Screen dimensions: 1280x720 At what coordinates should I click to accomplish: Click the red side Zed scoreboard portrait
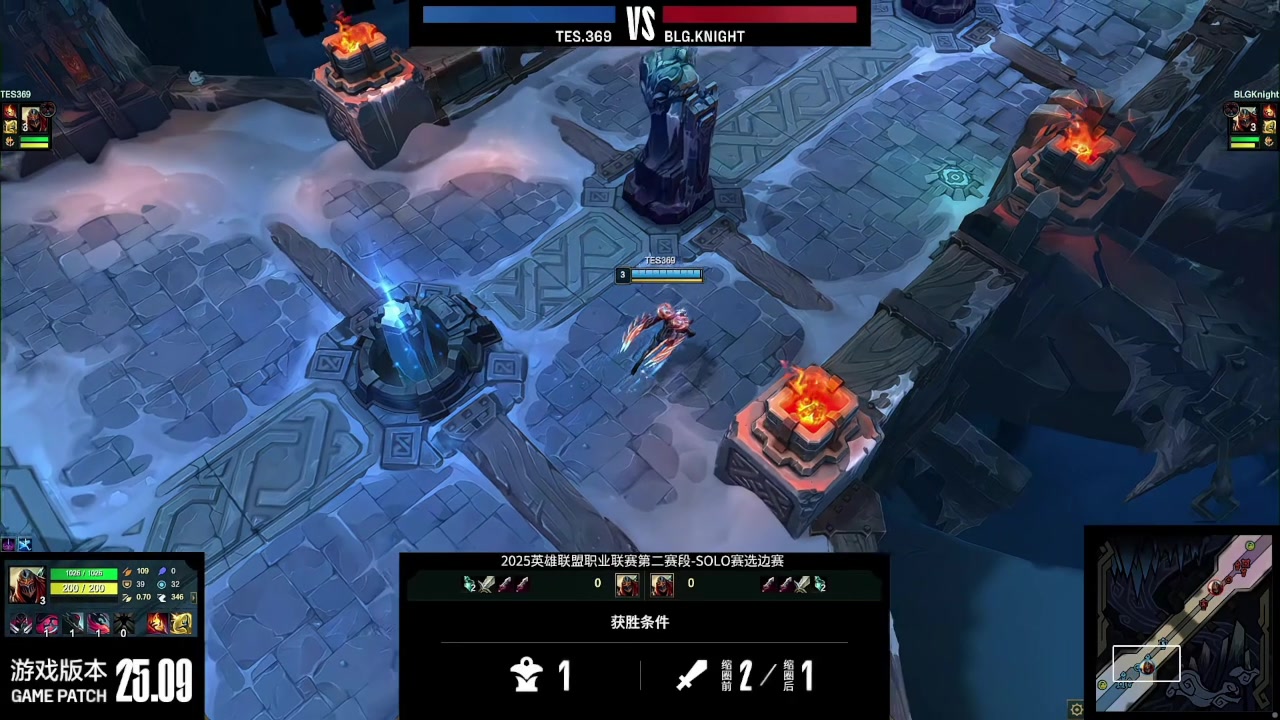(662, 584)
